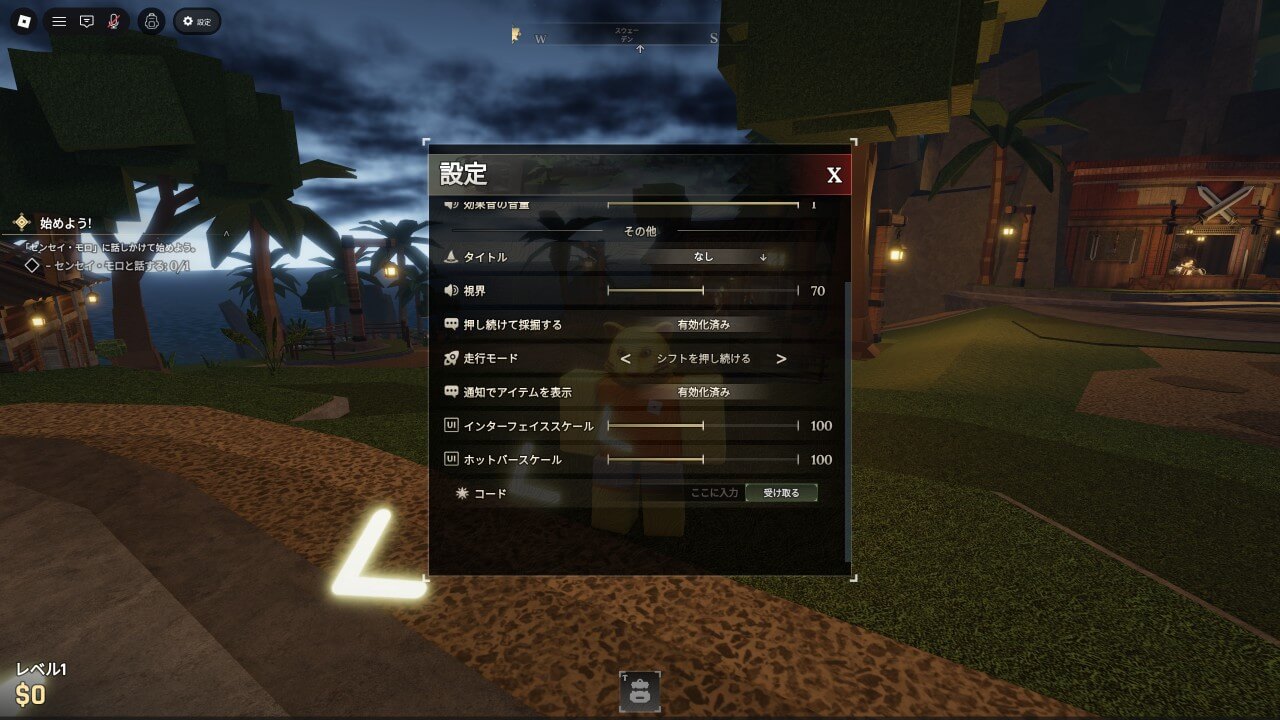Toggle the 有効化済み setting for mining

point(706,325)
